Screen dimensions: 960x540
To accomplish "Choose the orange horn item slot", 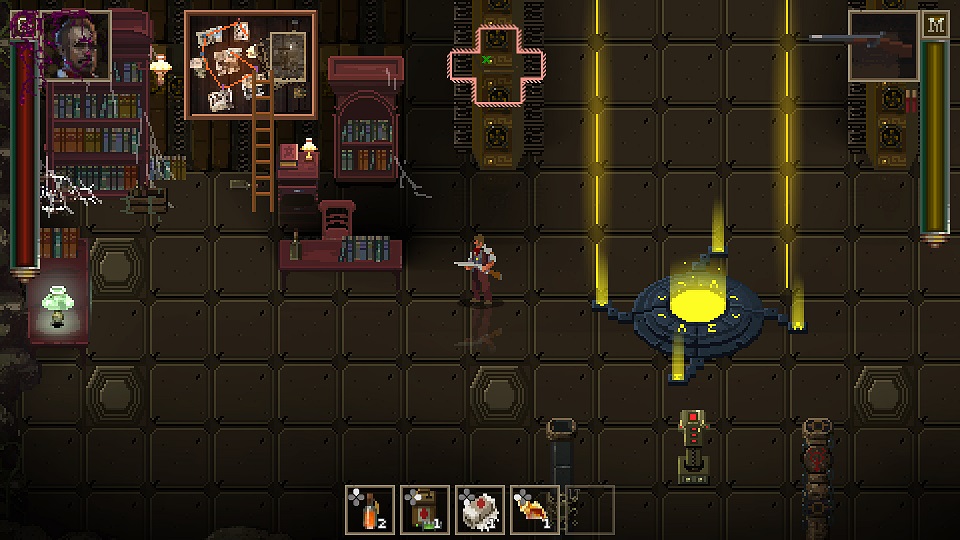I will (535, 509).
